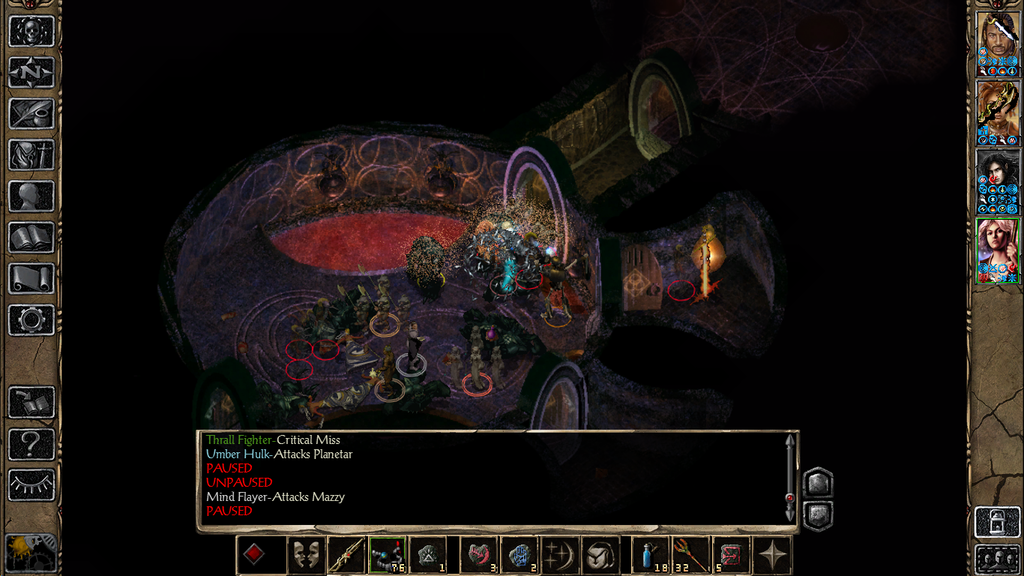This screenshot has width=1024, height=576.
Task: Open the character record head-silhouette button
Action: (x=31, y=195)
